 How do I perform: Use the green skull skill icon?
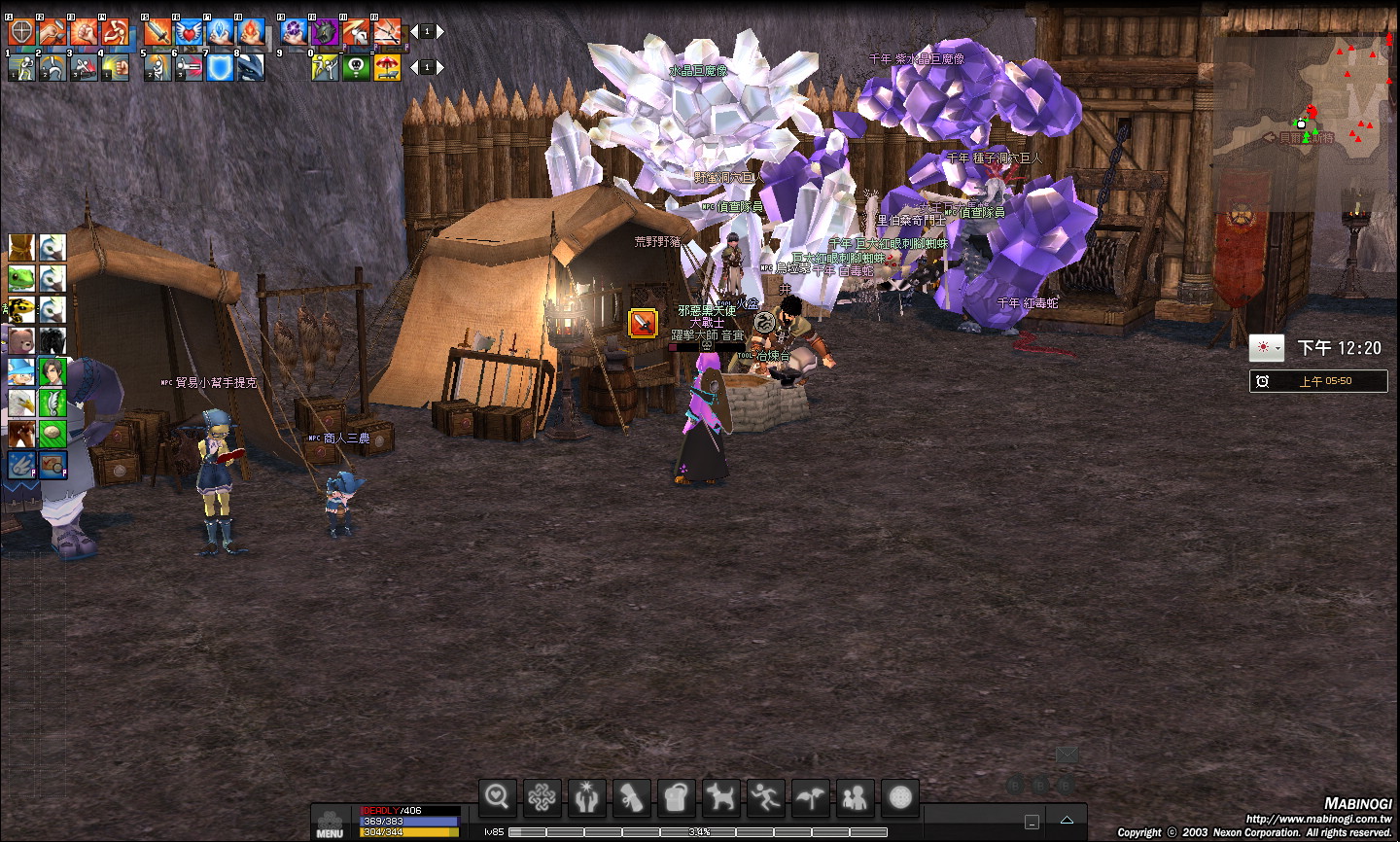pyautogui.click(x=356, y=67)
